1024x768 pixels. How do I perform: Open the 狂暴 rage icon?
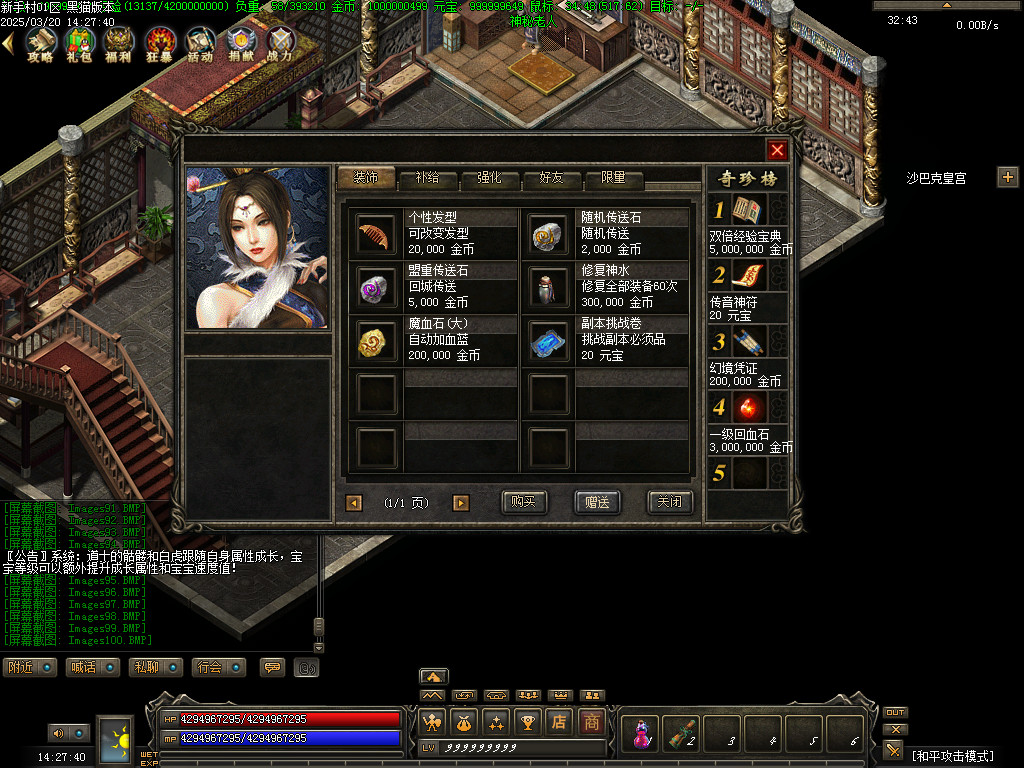[x=160, y=43]
